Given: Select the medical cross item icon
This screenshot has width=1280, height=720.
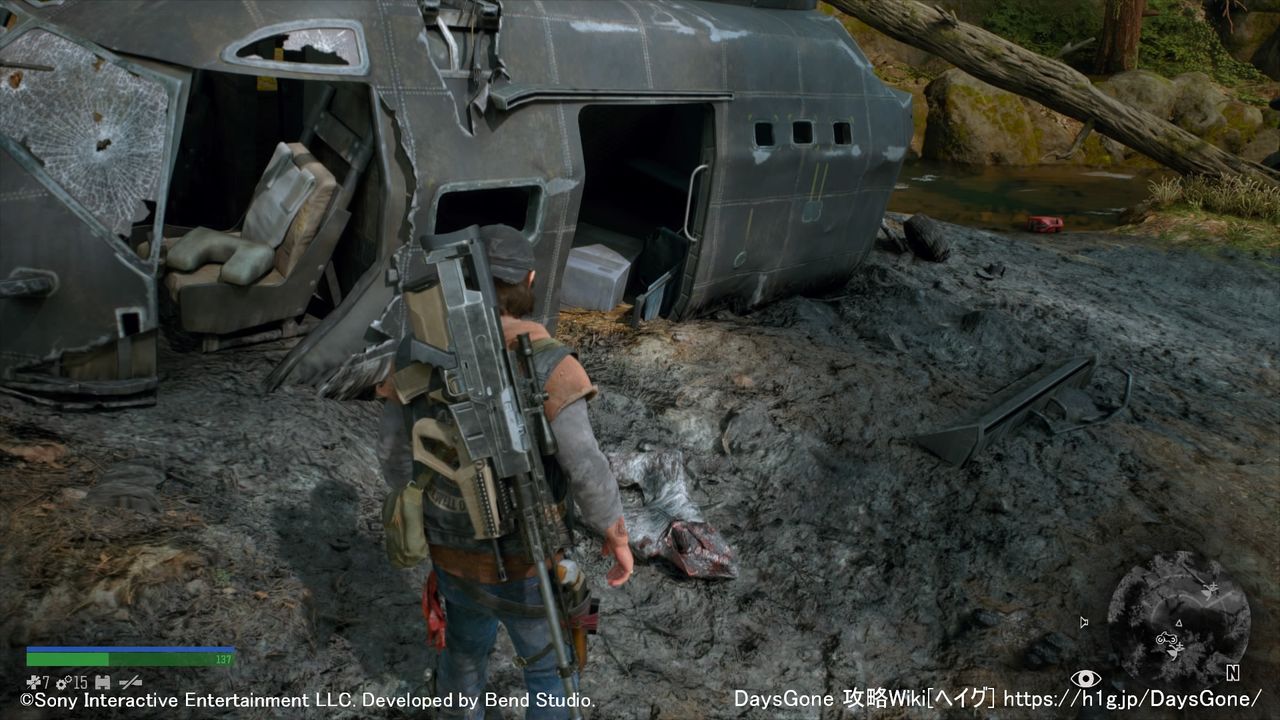Looking at the screenshot, I should tap(33, 683).
